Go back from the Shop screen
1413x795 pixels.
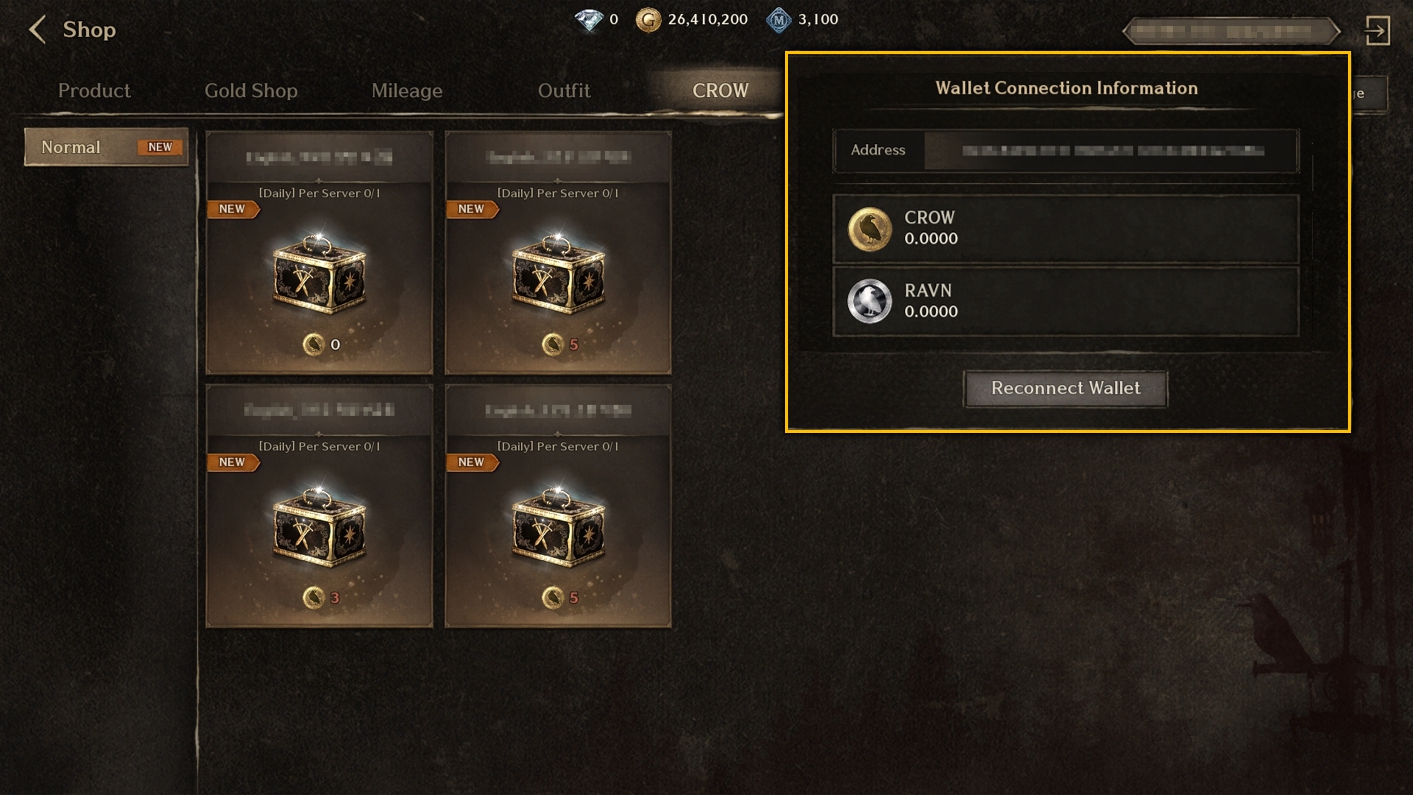38,30
